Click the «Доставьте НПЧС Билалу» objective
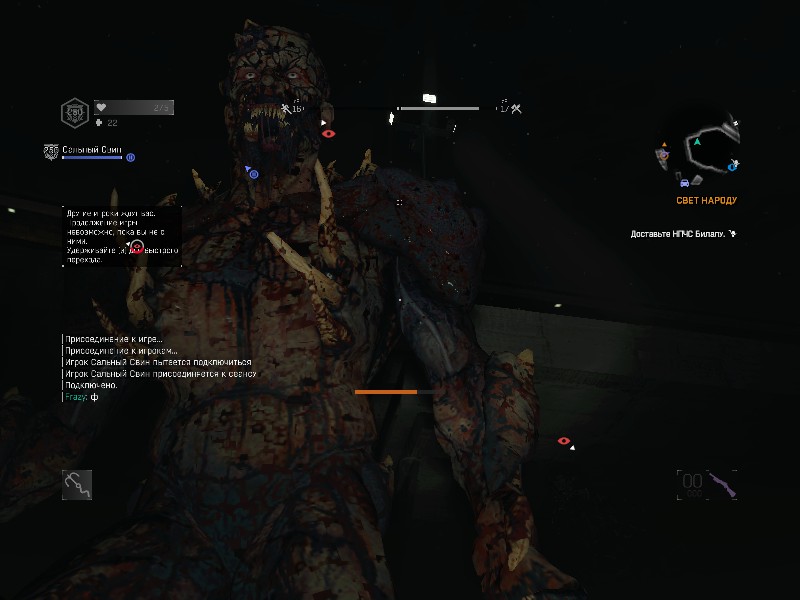The width and height of the screenshot is (800, 600). point(677,234)
